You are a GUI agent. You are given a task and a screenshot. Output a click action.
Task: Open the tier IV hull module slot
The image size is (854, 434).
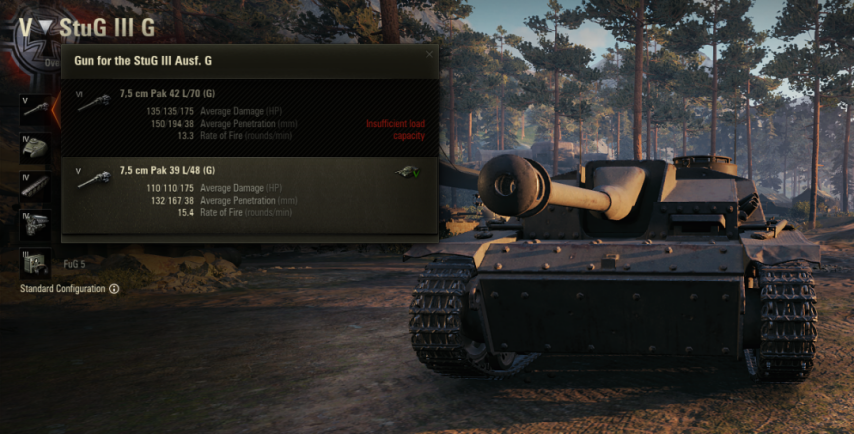pos(35,148)
